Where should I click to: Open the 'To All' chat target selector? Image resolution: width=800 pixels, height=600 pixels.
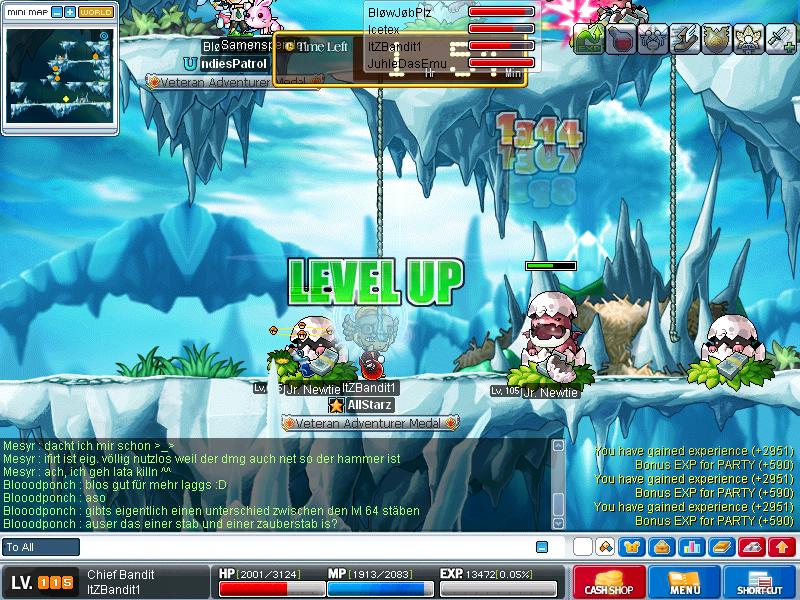click(41, 547)
